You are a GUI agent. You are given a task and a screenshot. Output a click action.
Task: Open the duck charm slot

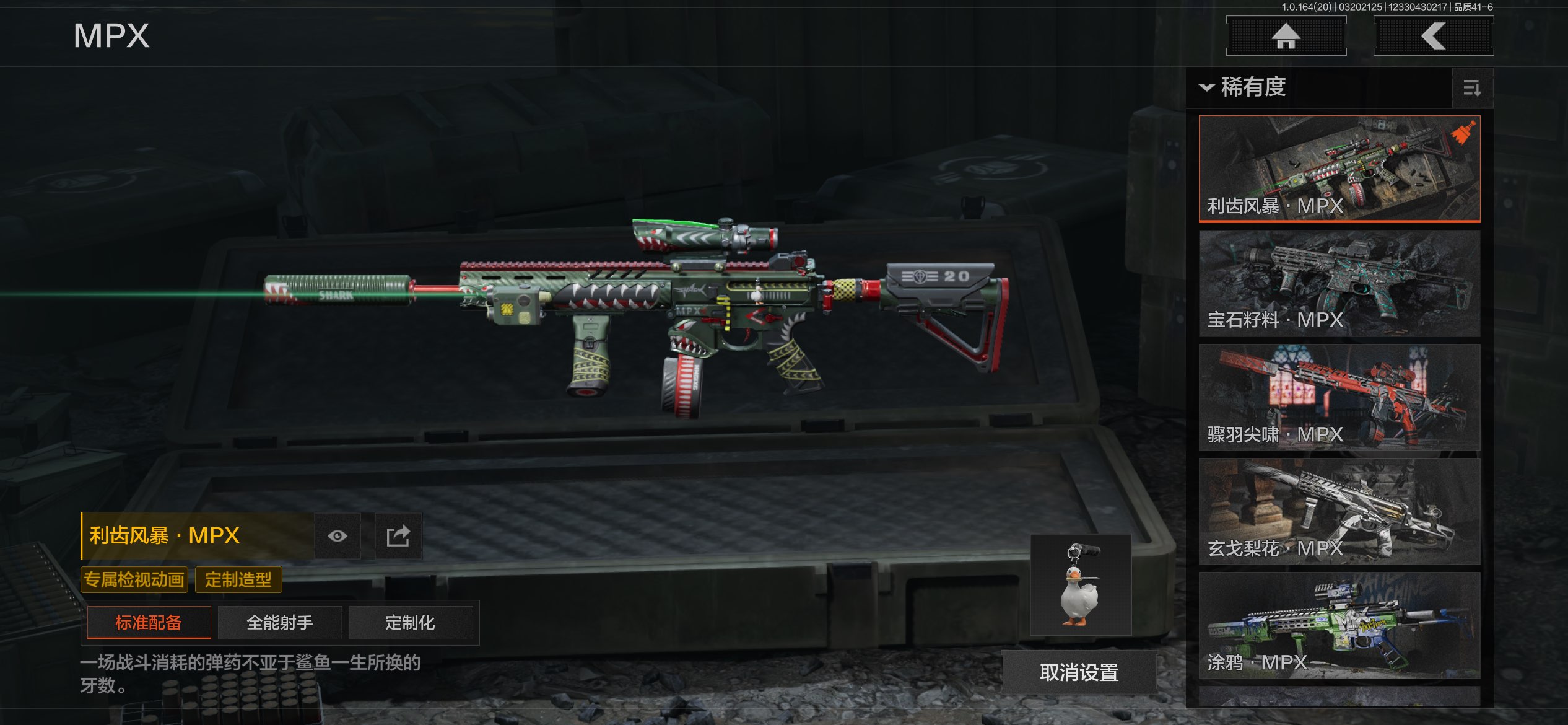point(1081,584)
